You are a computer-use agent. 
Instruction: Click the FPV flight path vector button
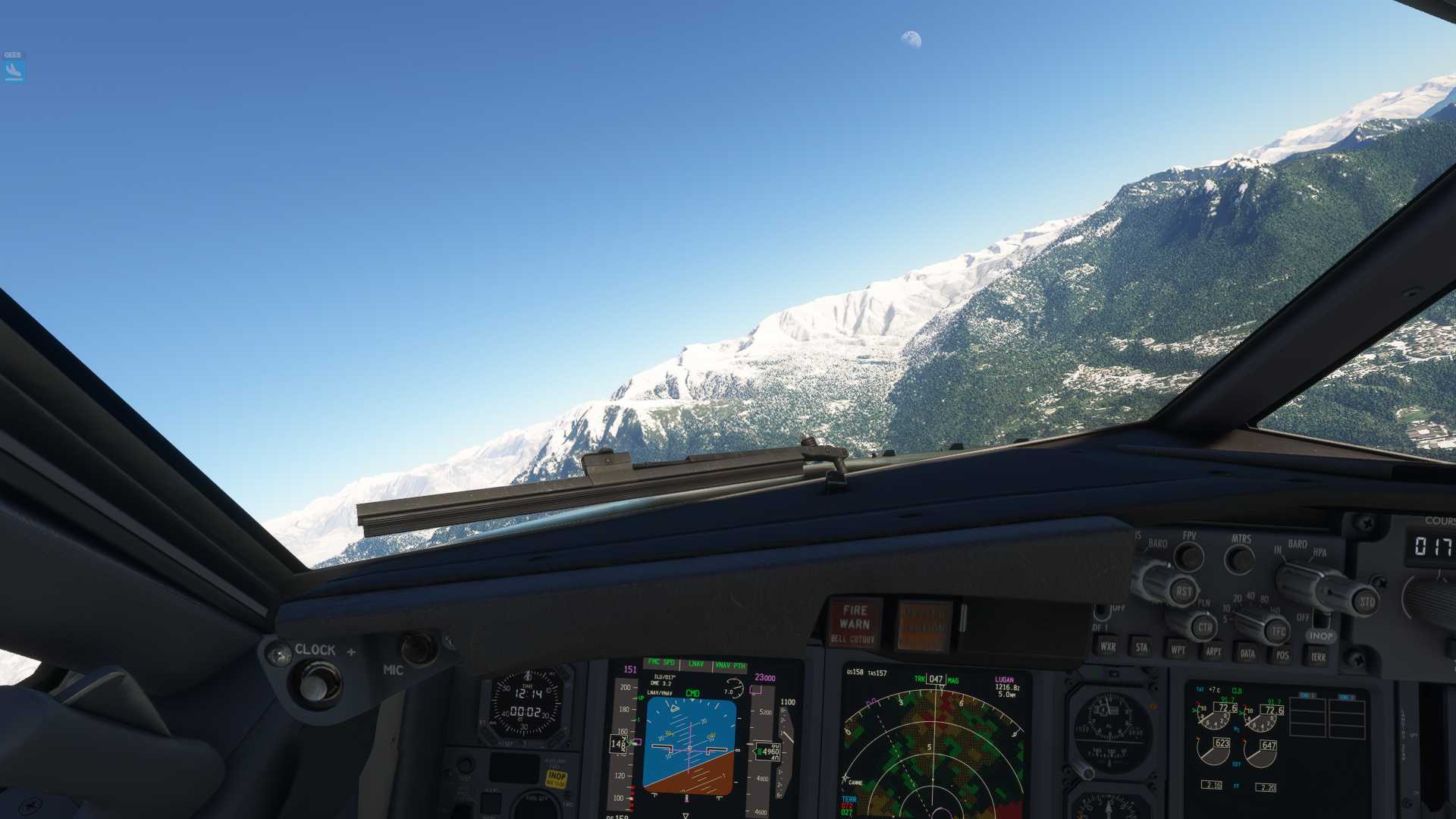pos(1190,557)
